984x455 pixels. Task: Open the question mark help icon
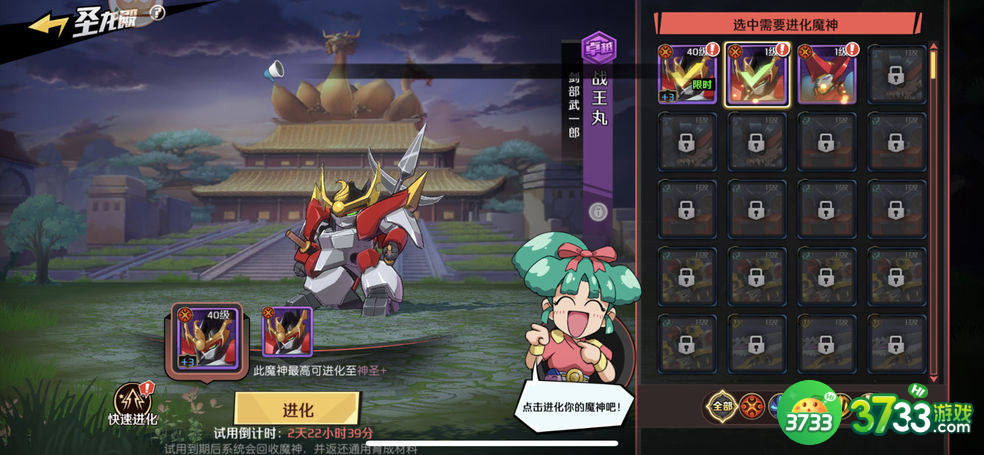coord(157,12)
